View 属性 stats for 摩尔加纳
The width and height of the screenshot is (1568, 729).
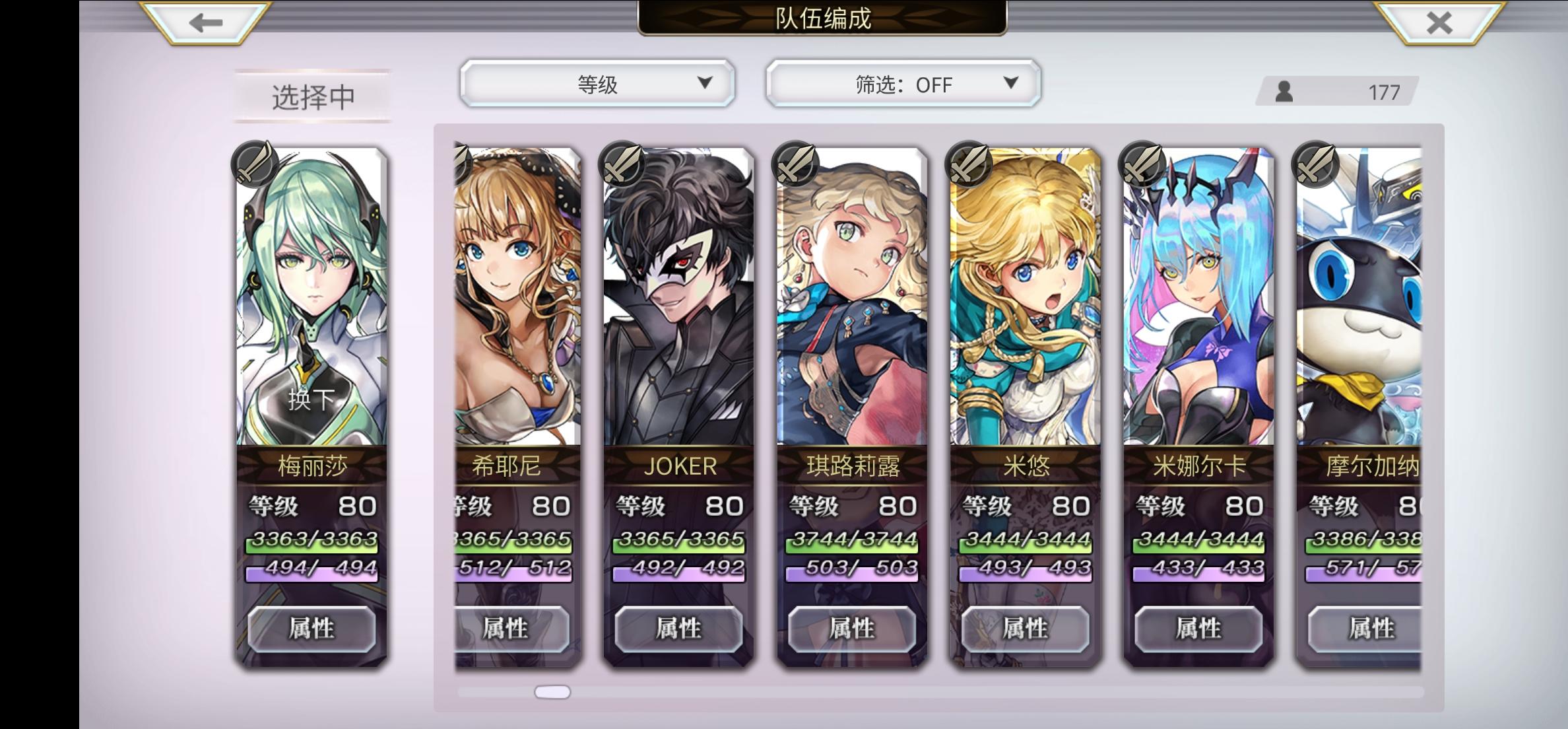1370,629
